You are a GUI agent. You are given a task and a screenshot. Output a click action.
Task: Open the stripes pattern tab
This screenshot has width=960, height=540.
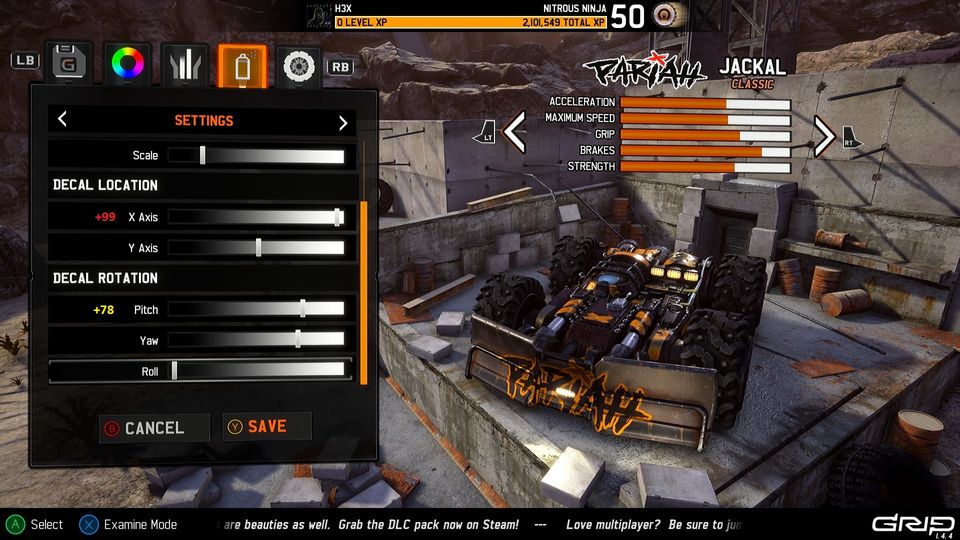[185, 63]
